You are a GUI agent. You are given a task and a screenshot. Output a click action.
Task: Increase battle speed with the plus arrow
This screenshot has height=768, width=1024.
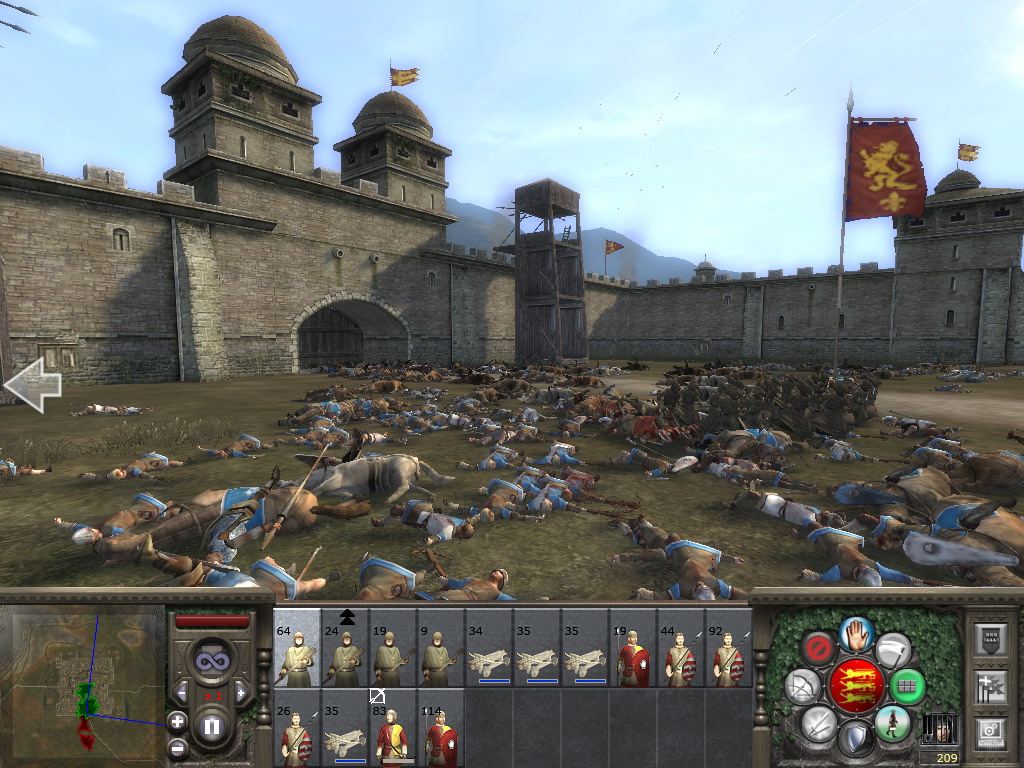[241, 691]
